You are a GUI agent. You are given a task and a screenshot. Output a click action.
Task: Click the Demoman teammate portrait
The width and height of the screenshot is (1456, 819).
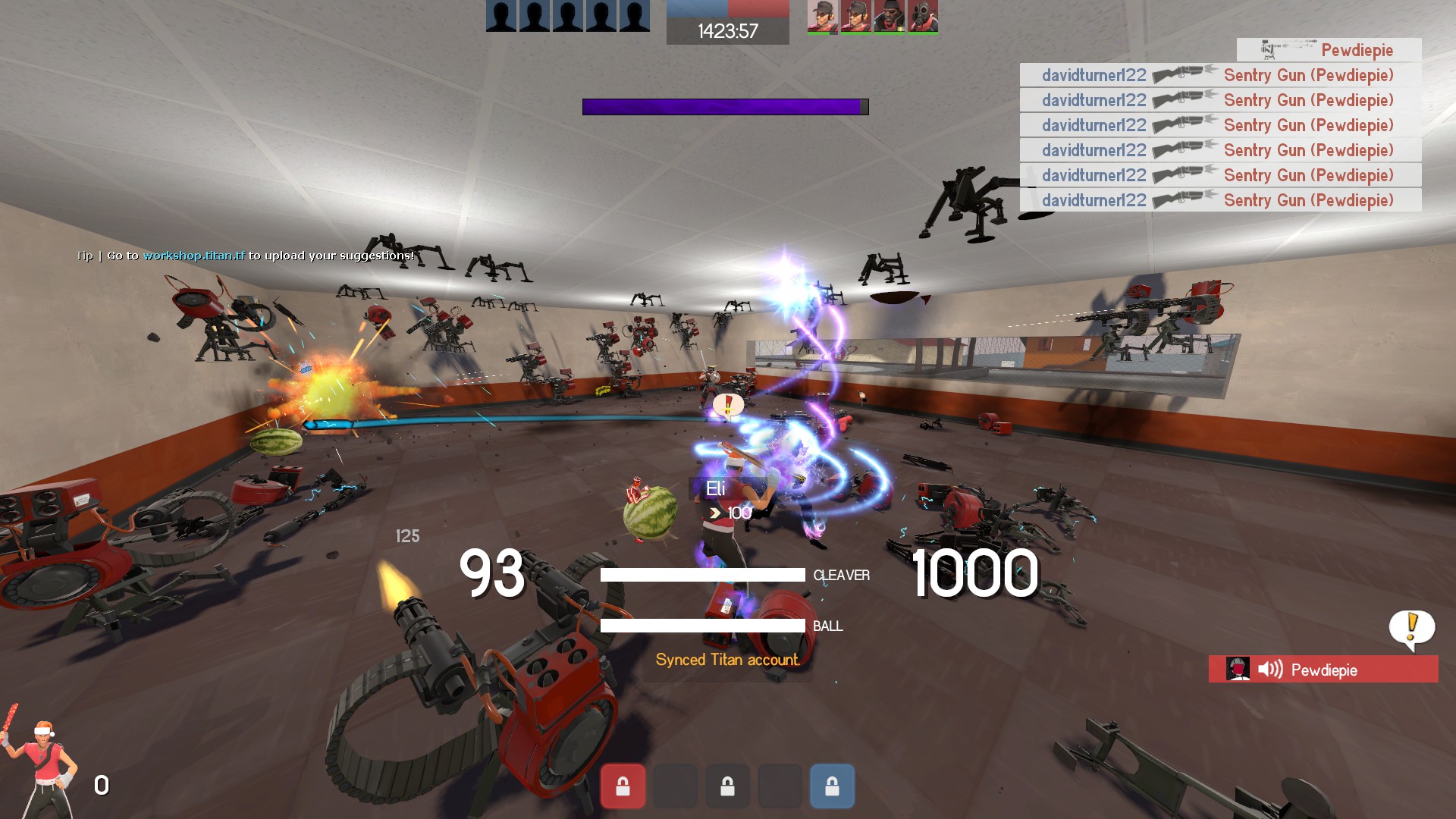point(889,17)
